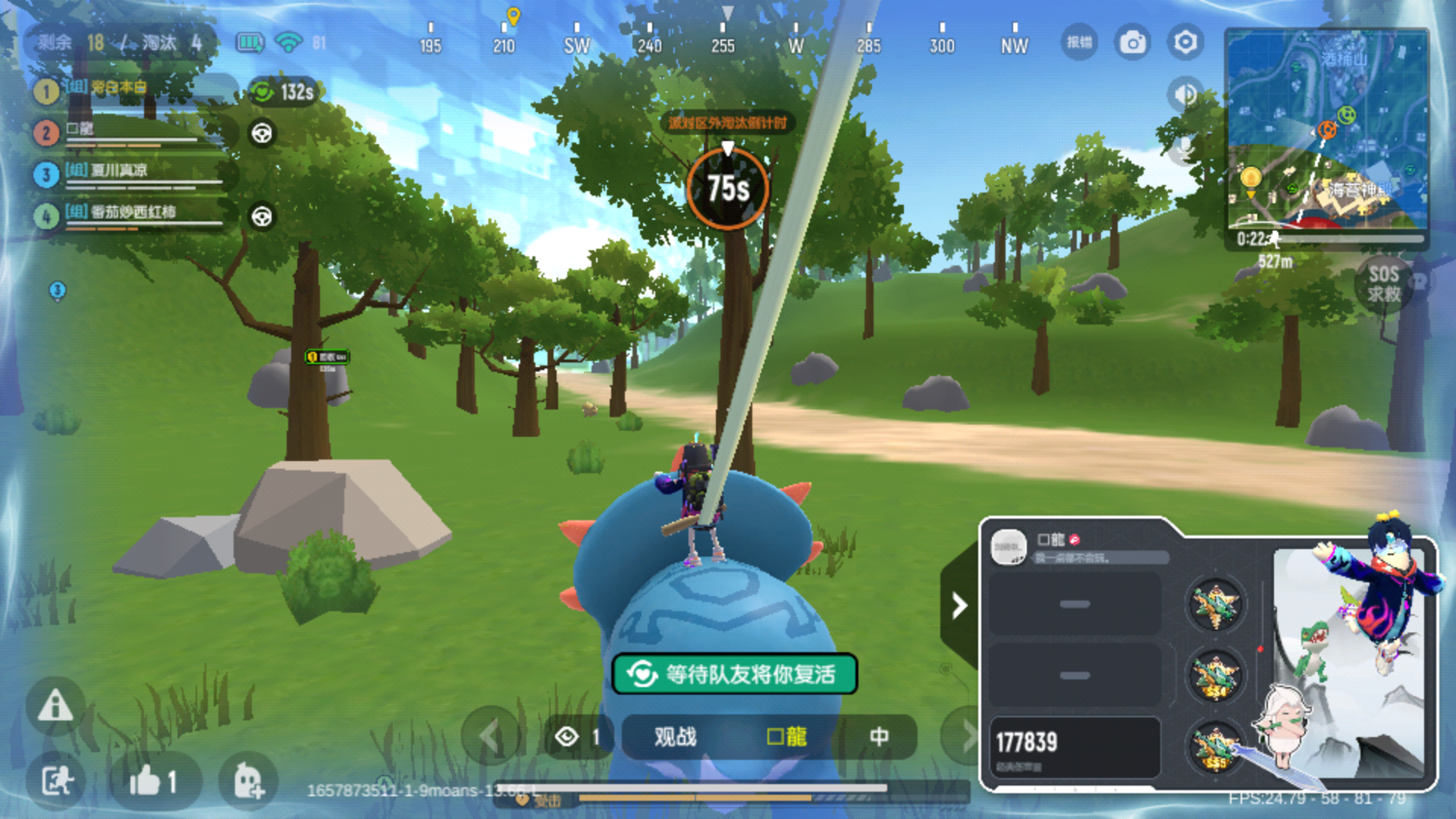Open the settings gear icon
This screenshot has width=1456, height=819.
[1185, 42]
